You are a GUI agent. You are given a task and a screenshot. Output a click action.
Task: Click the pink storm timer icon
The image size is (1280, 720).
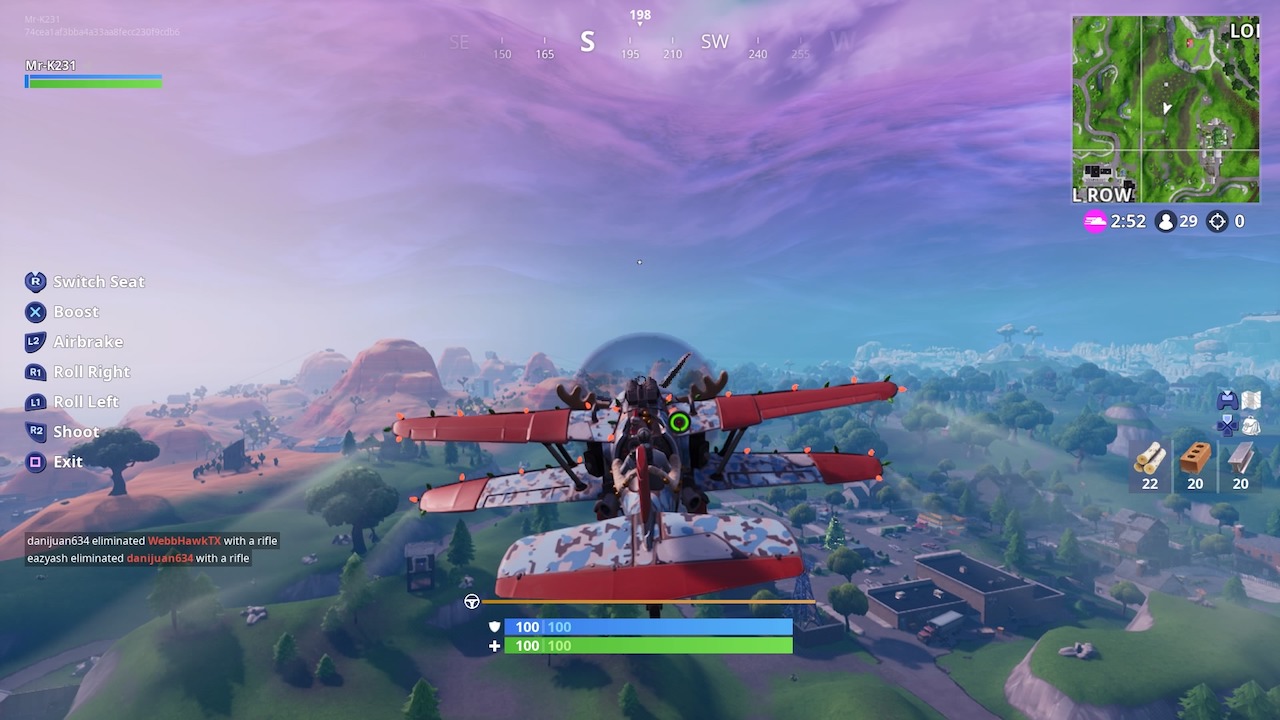(x=1097, y=222)
